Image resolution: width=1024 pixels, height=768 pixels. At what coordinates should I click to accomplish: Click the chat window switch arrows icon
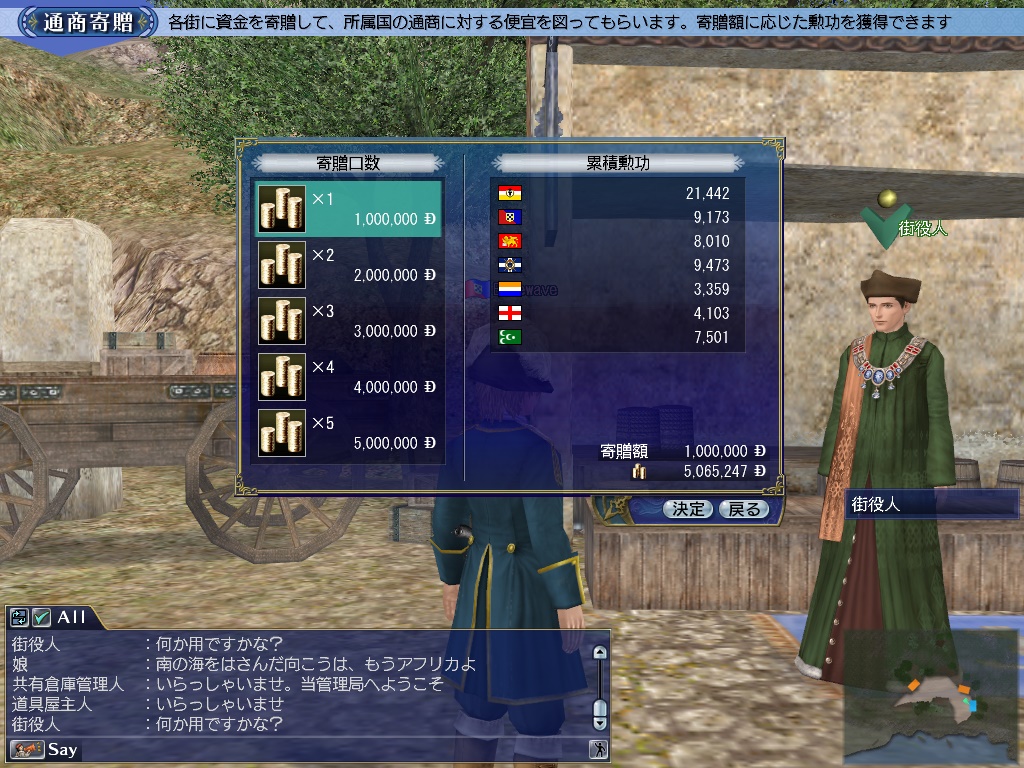coord(19,618)
